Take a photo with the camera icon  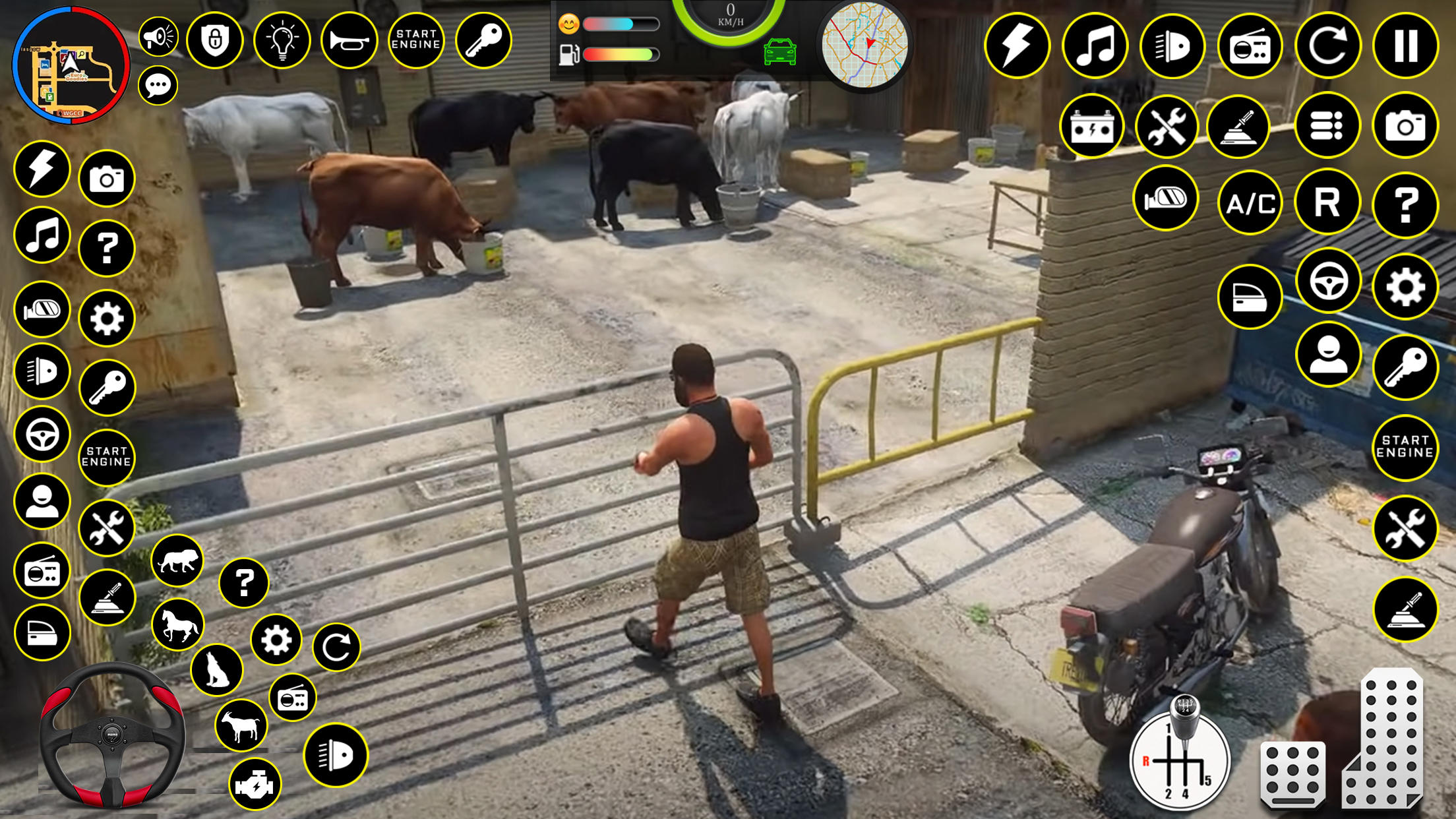1405,127
